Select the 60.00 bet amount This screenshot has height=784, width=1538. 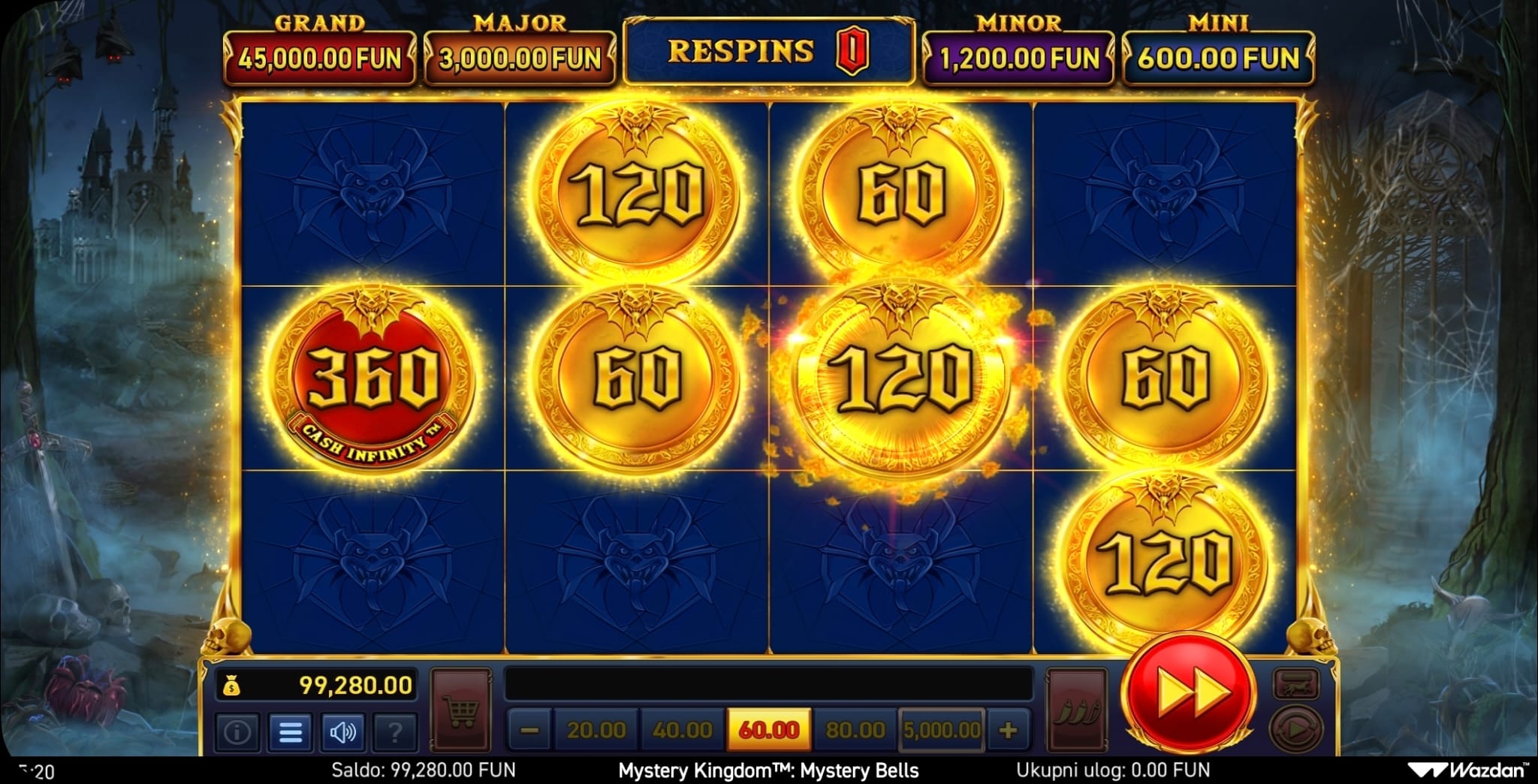(769, 730)
